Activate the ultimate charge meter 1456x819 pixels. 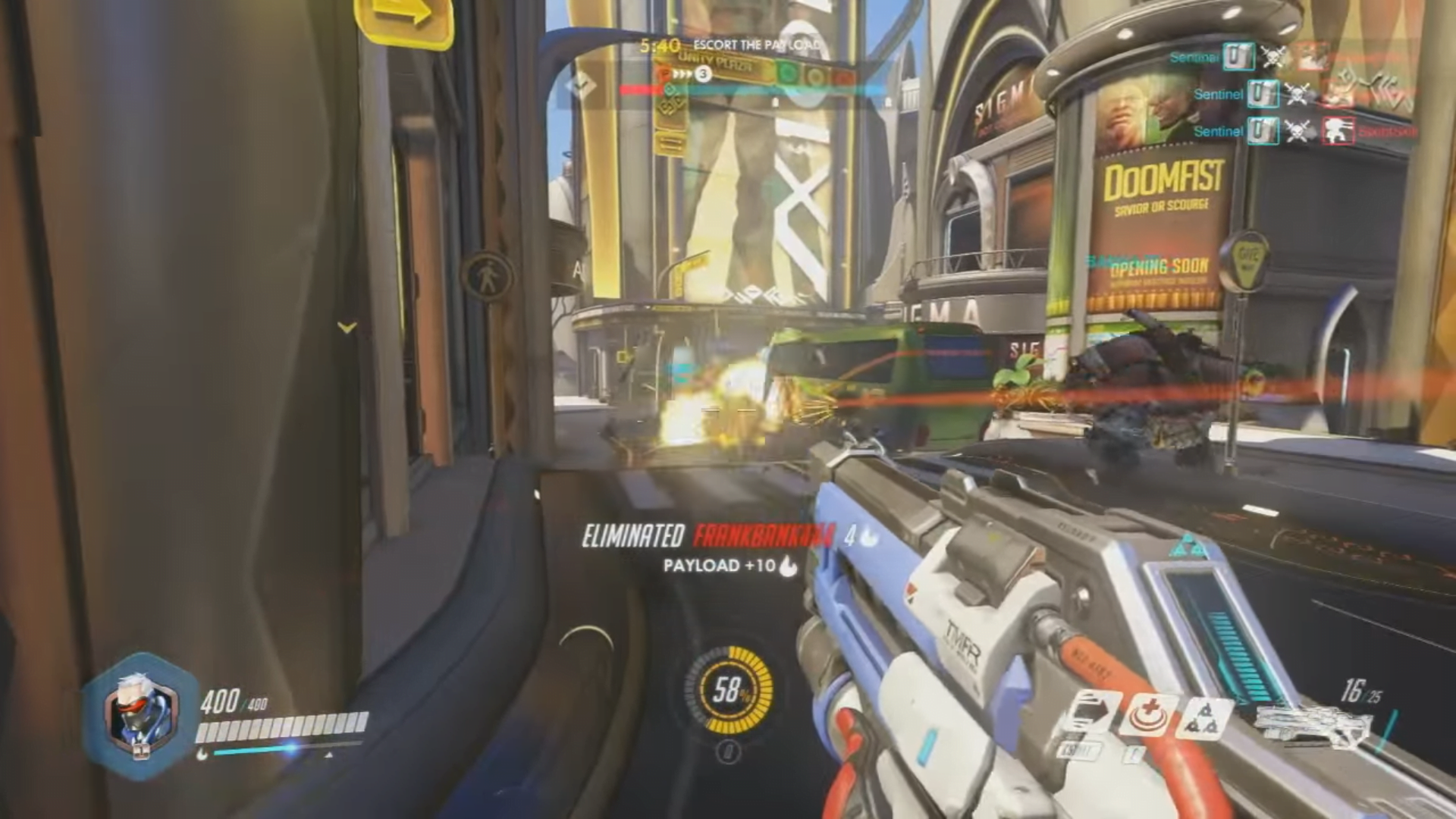[728, 690]
